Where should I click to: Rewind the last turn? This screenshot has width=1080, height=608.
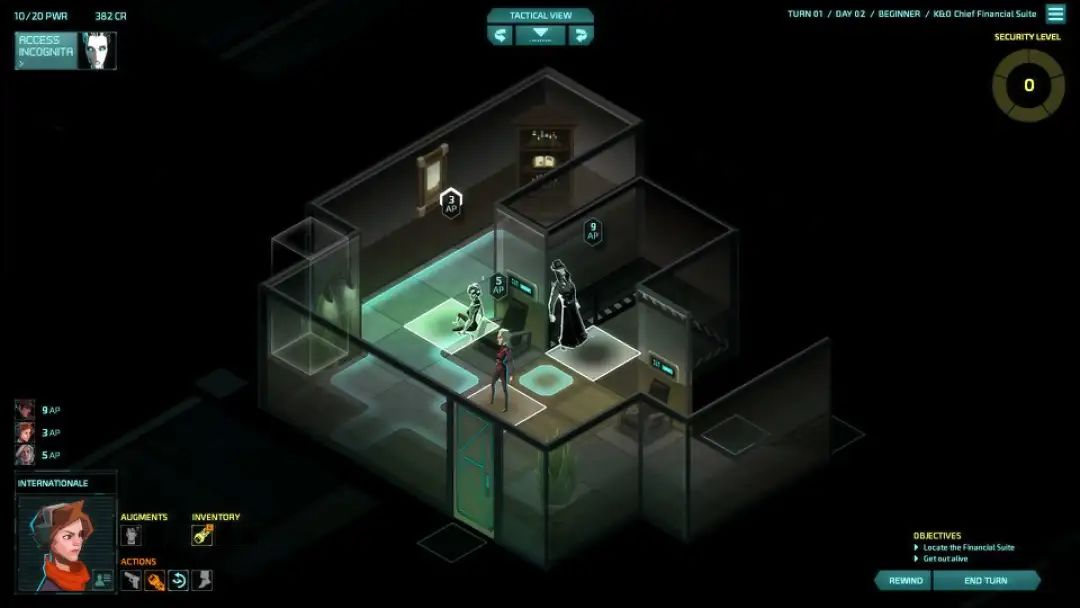pos(904,580)
